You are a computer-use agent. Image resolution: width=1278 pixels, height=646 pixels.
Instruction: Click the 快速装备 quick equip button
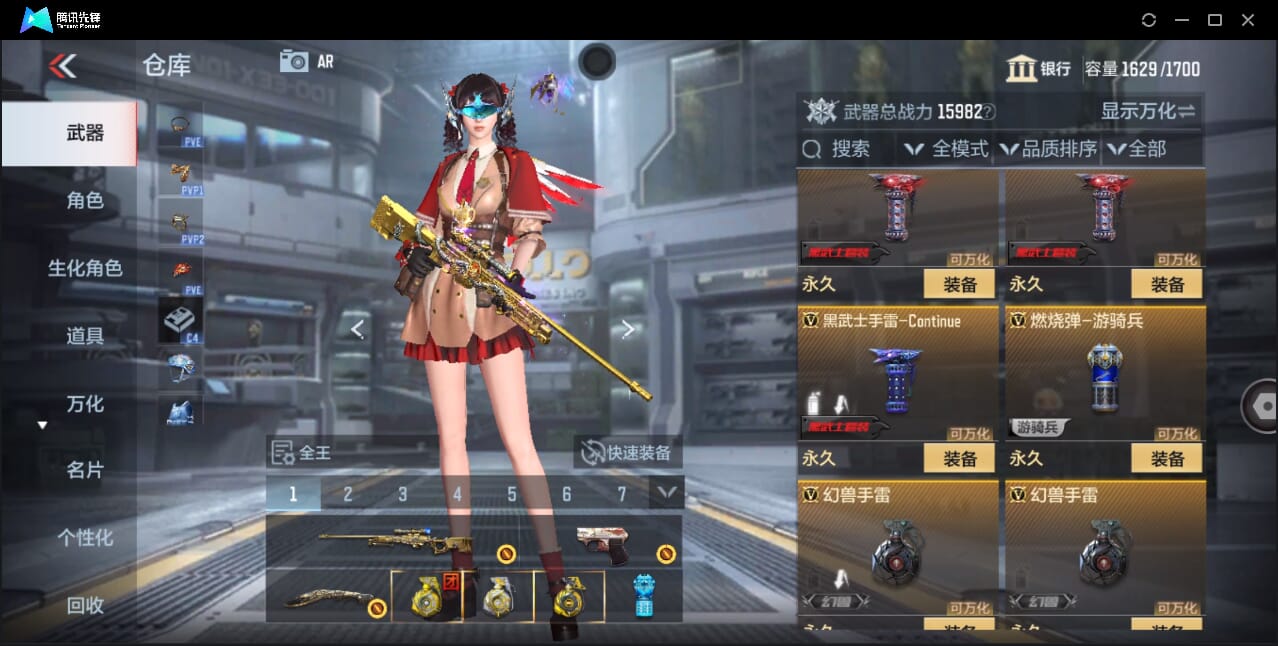[627, 453]
